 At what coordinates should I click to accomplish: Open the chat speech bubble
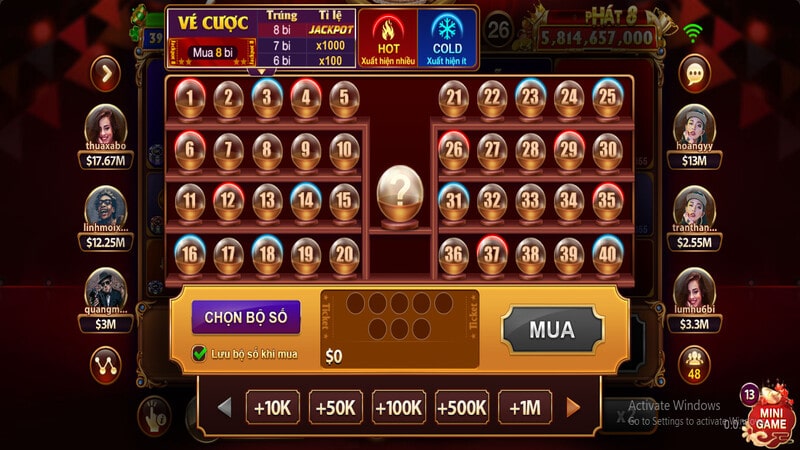[x=693, y=73]
